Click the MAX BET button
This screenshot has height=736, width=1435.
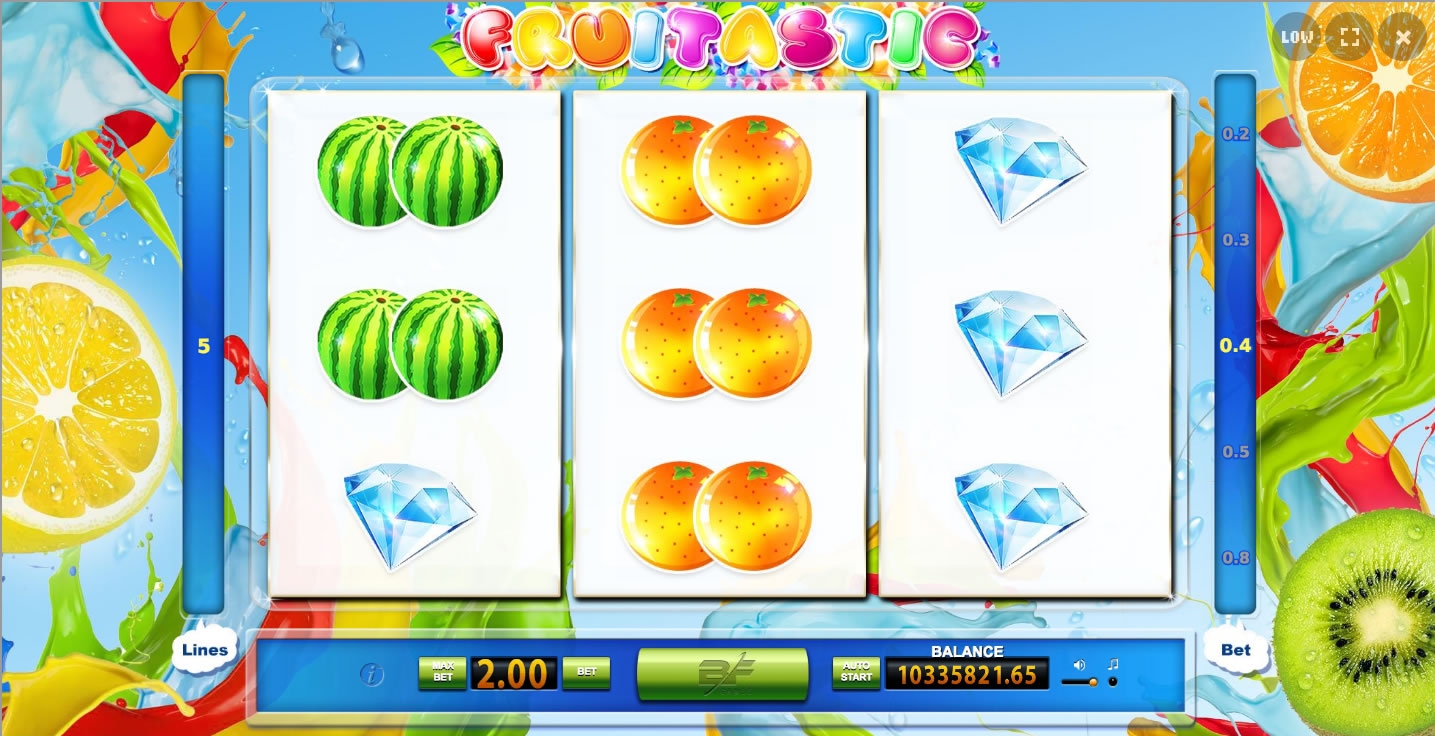(x=442, y=673)
